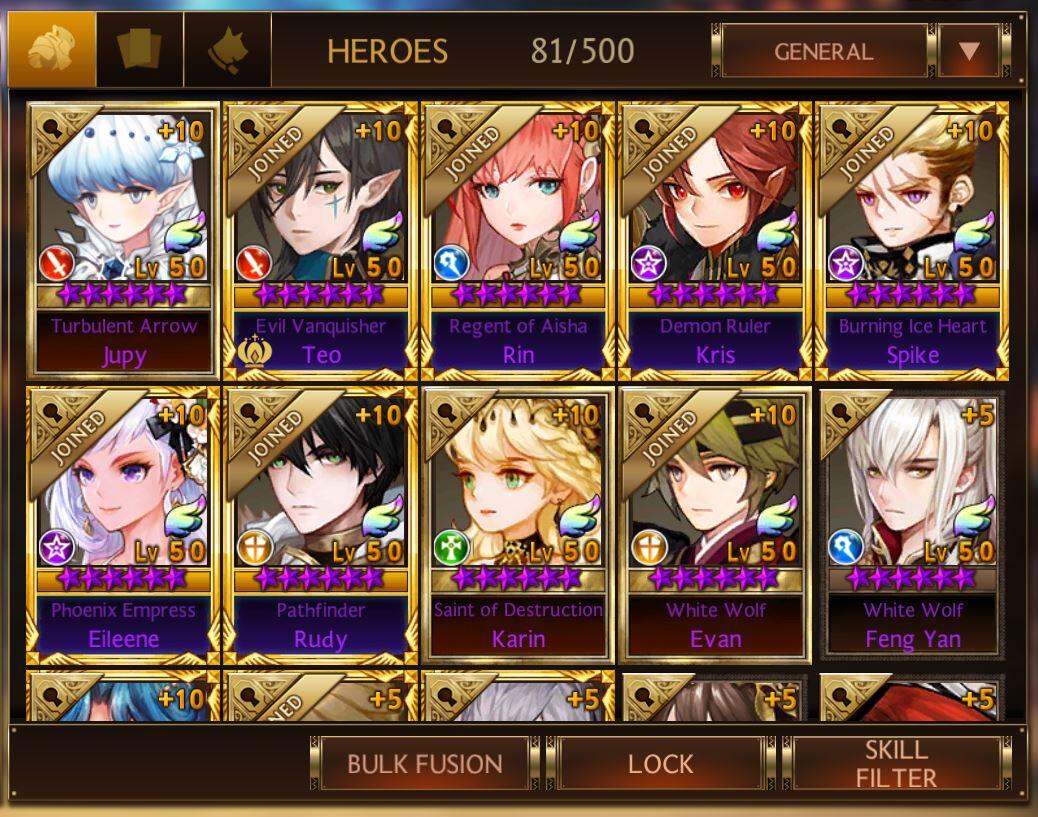The image size is (1038, 817).
Task: Choose Regent of Aisha Rin
Action: (x=518, y=240)
